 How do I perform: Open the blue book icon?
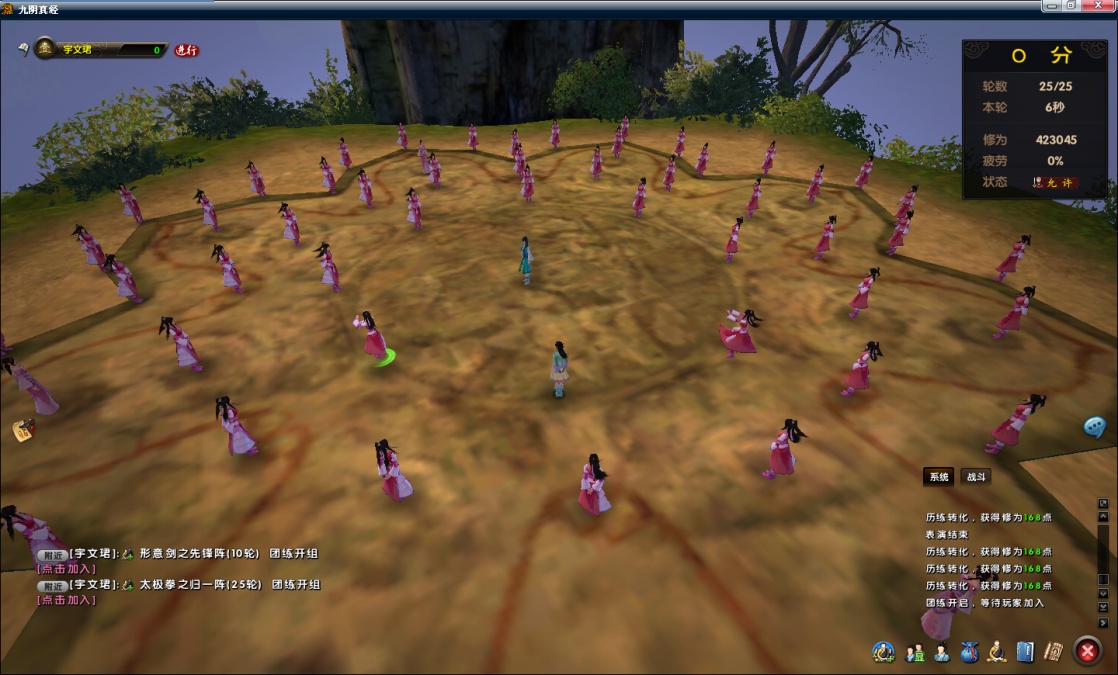[1025, 652]
